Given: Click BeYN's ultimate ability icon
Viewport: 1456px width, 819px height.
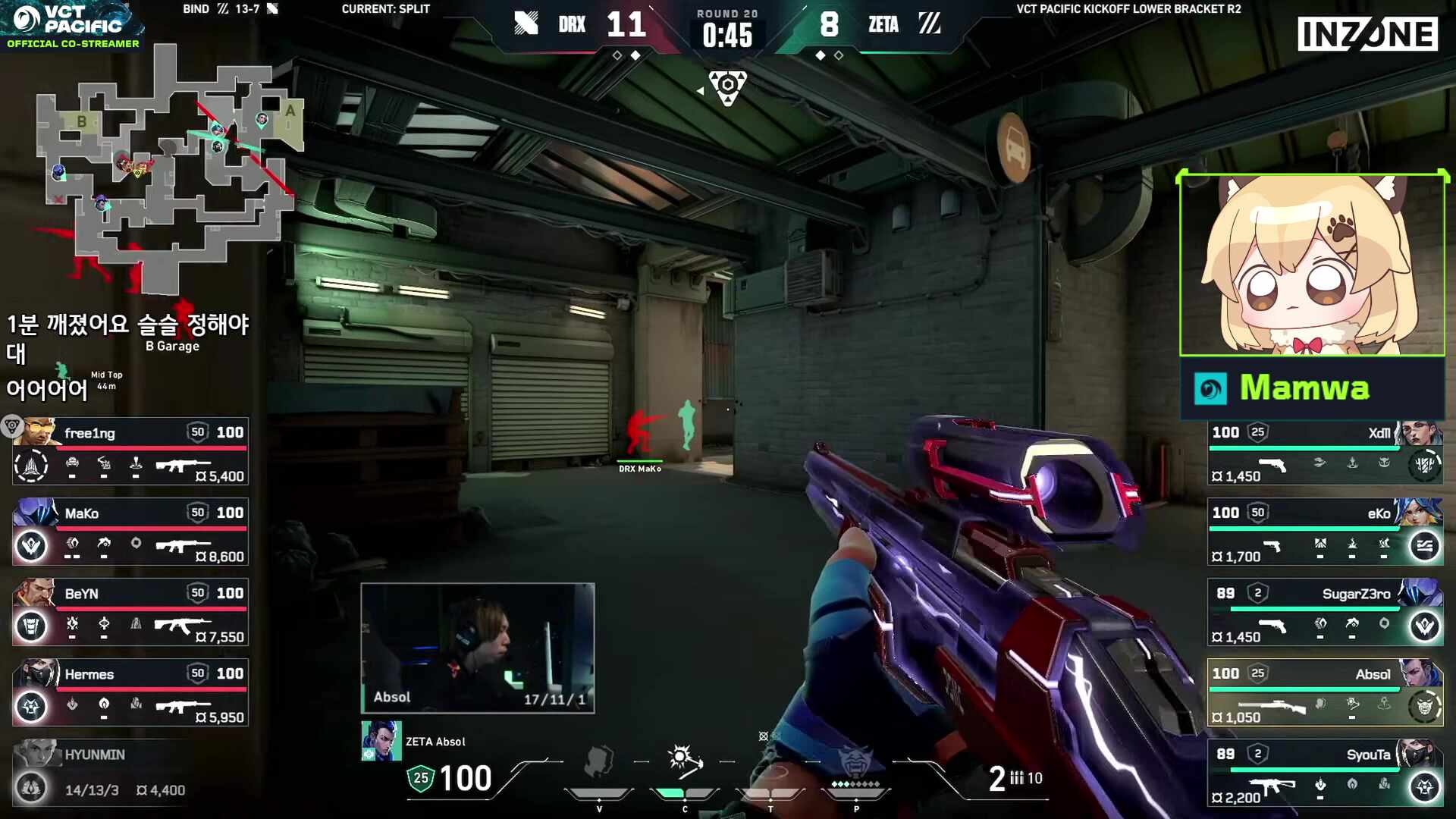Looking at the screenshot, I should click(30, 627).
